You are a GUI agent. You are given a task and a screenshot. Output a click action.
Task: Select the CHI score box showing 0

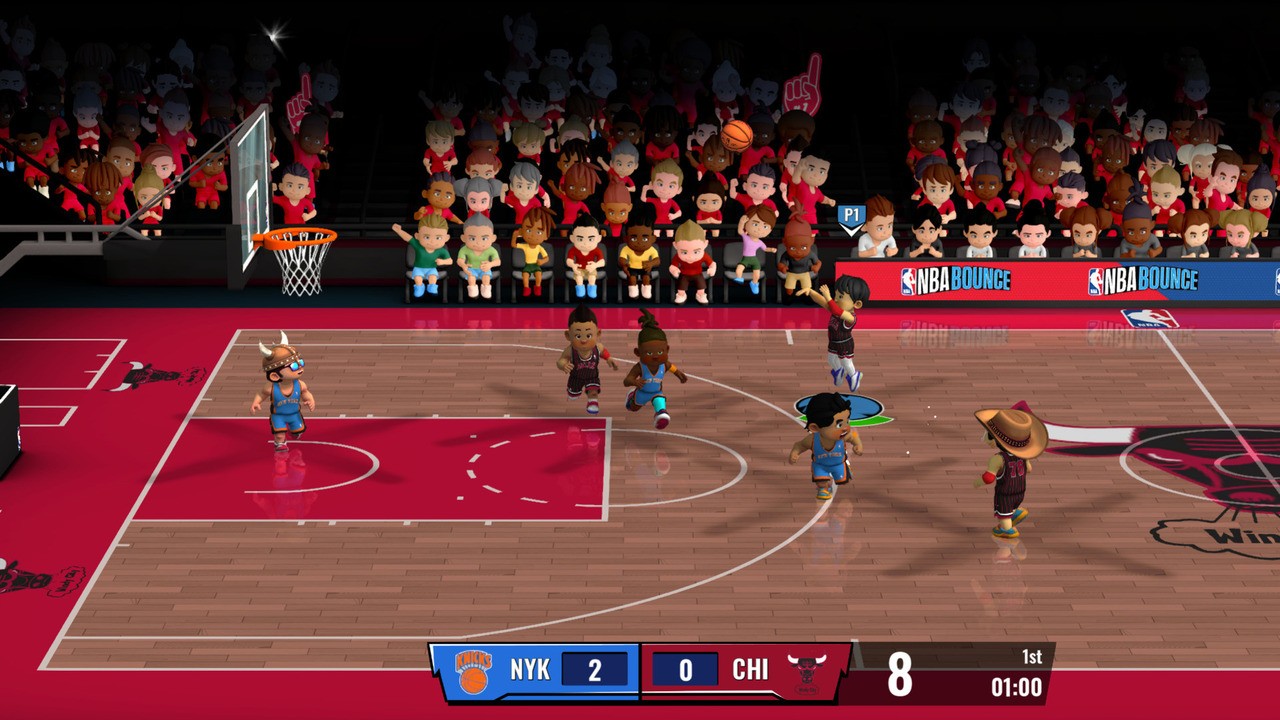click(686, 668)
